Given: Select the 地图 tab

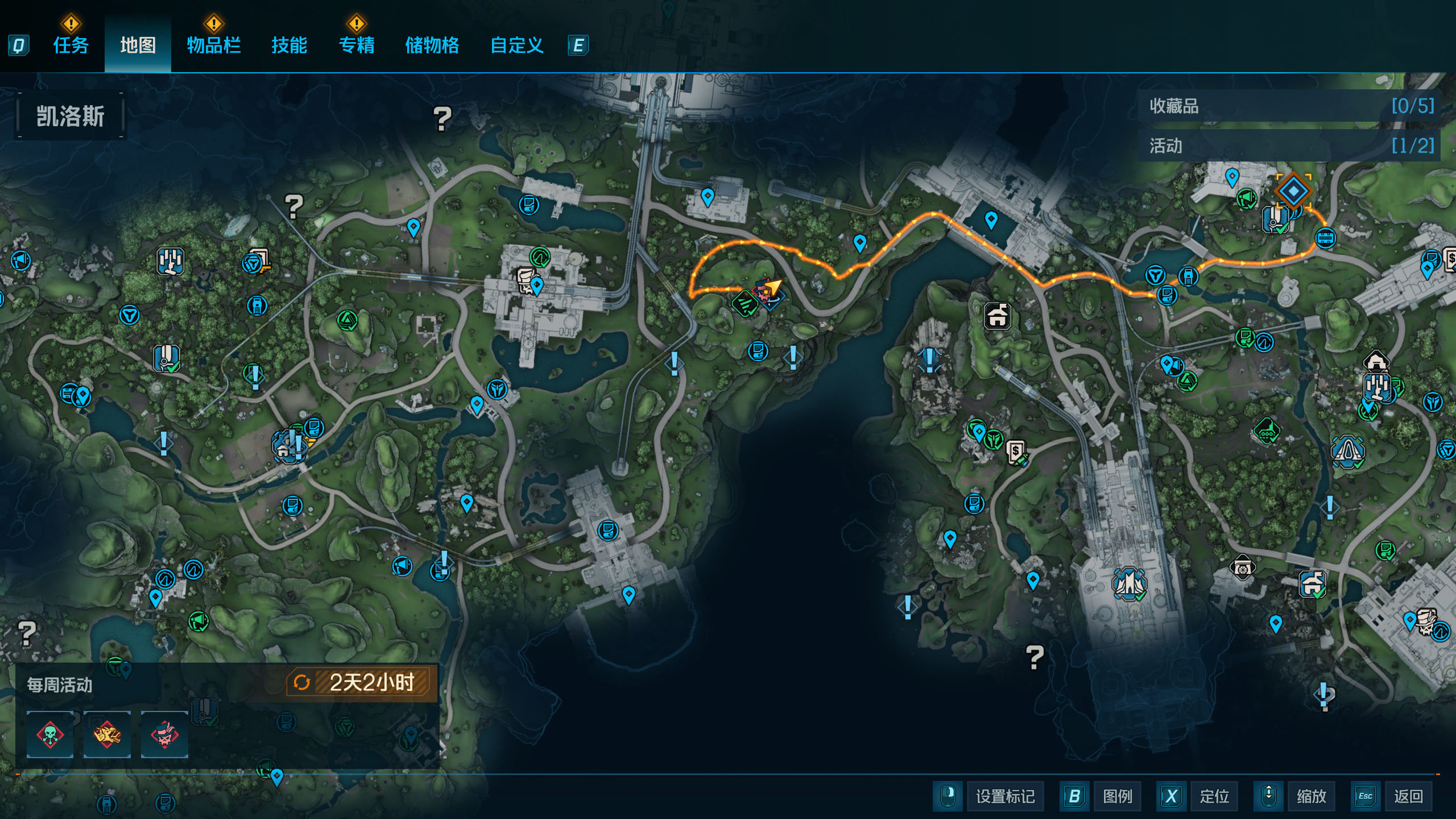Looking at the screenshot, I should pyautogui.click(x=138, y=45).
